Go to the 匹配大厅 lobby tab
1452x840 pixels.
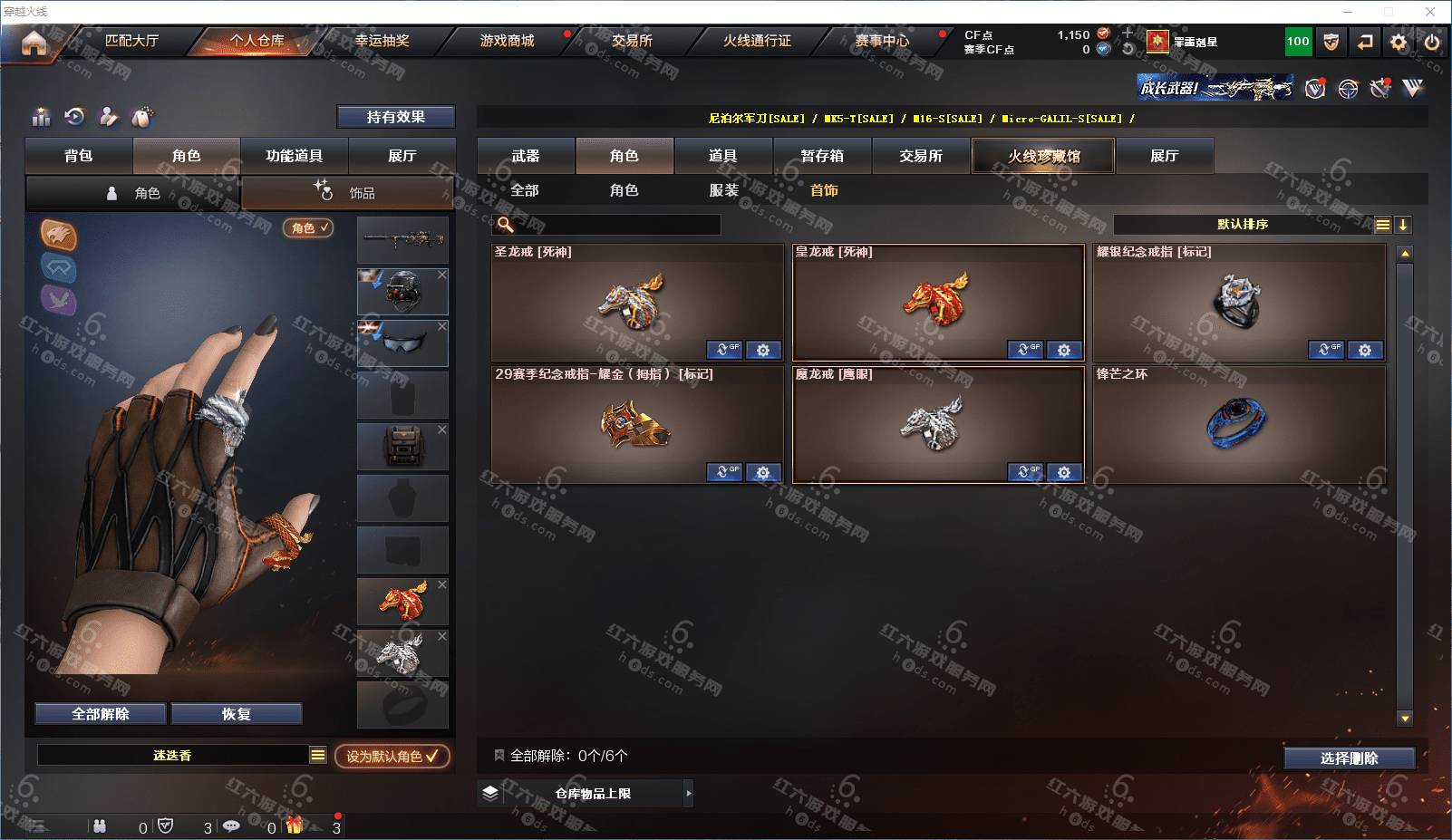[131, 41]
